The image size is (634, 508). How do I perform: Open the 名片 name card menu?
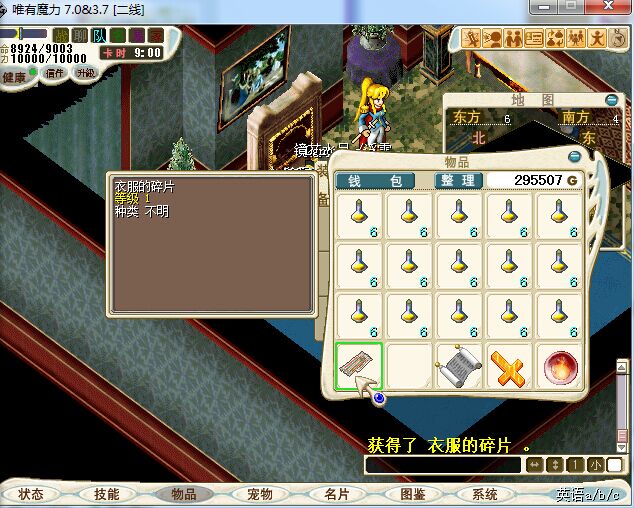pos(336,494)
